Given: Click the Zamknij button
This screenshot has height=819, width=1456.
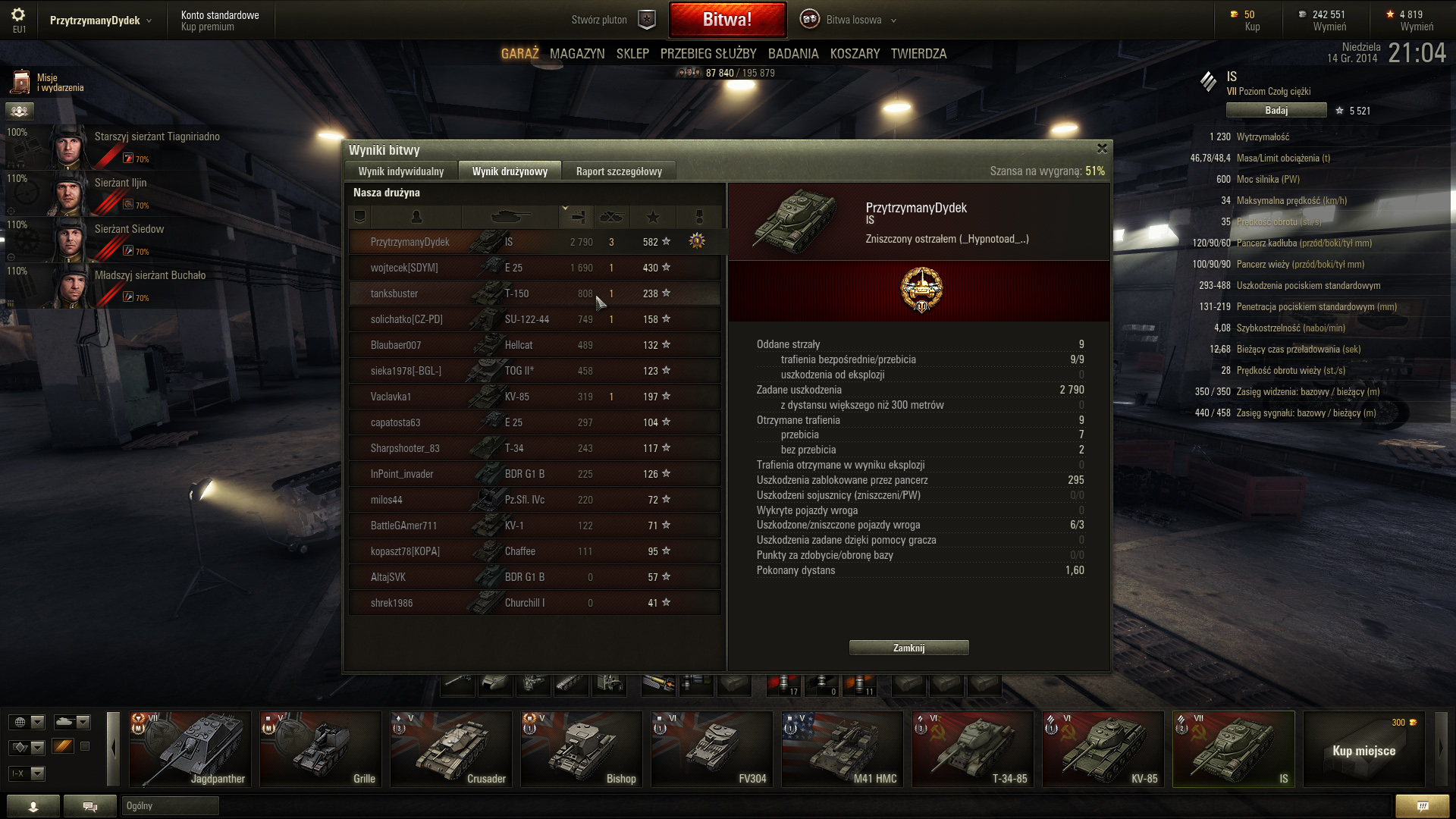Looking at the screenshot, I should pos(908,648).
